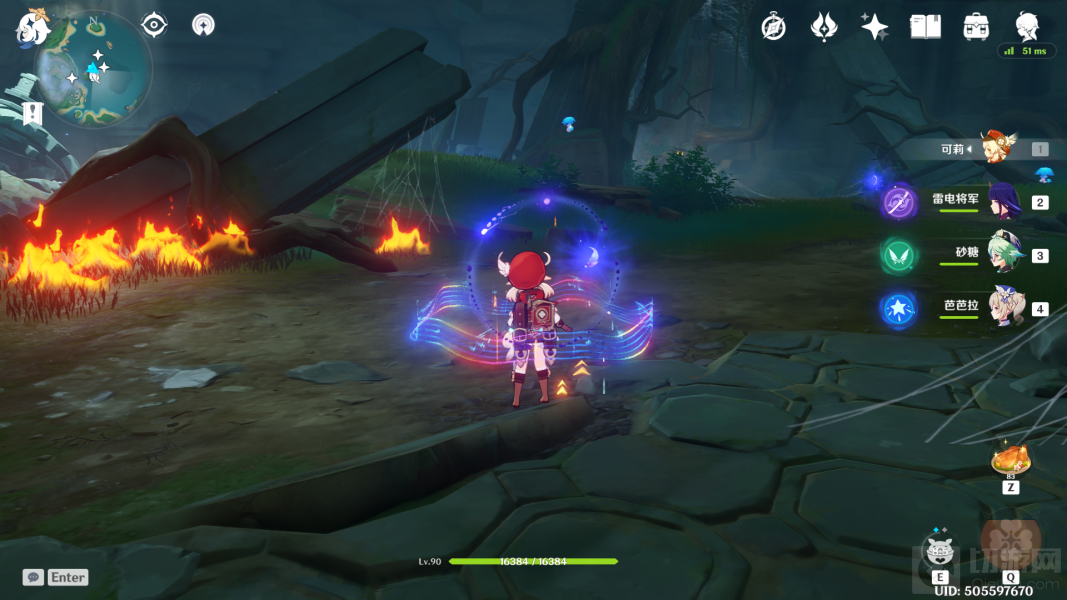Open the Adventurer Handbook book icon

[x=925, y=27]
